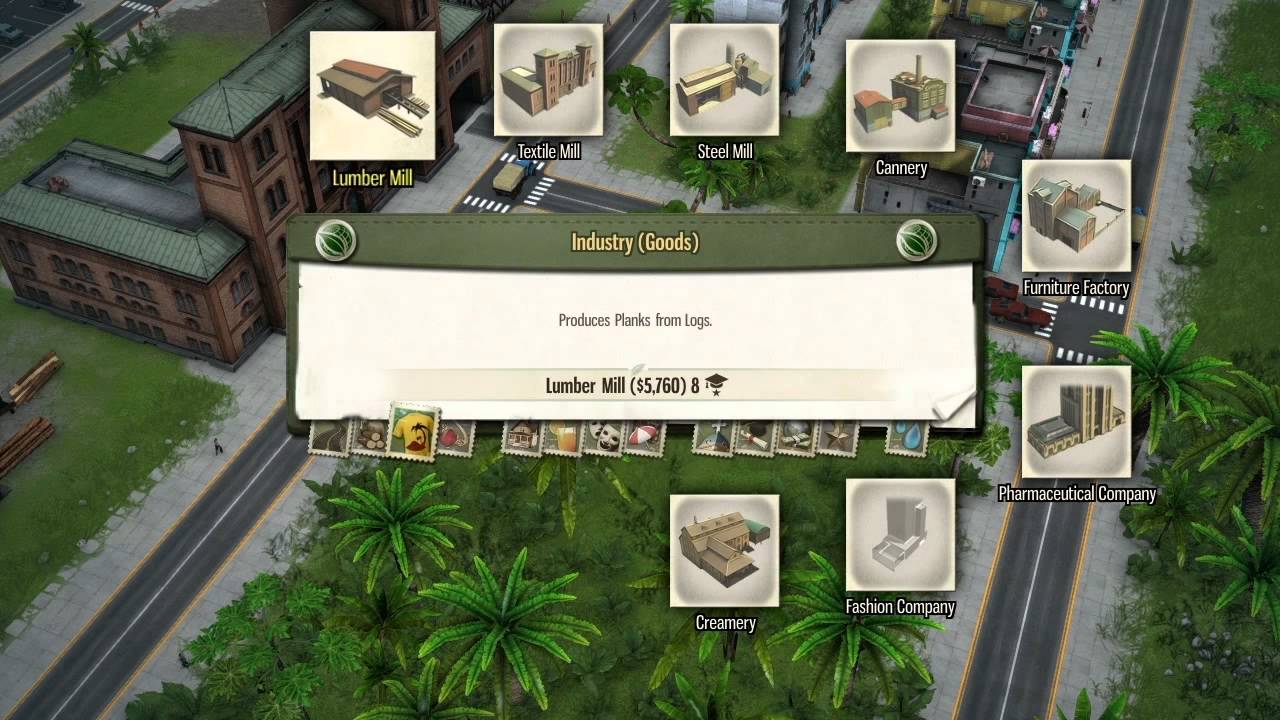1280x720 pixels.
Task: Select the yellow shirt Industry stamp
Action: click(x=414, y=432)
